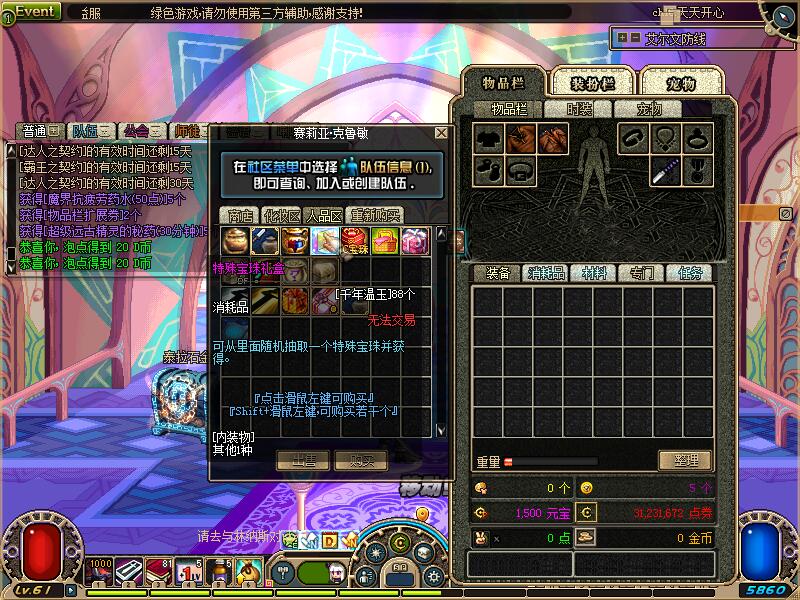The image size is (800, 600).
Task: Show the 材料 inventory category
Action: pos(593,273)
